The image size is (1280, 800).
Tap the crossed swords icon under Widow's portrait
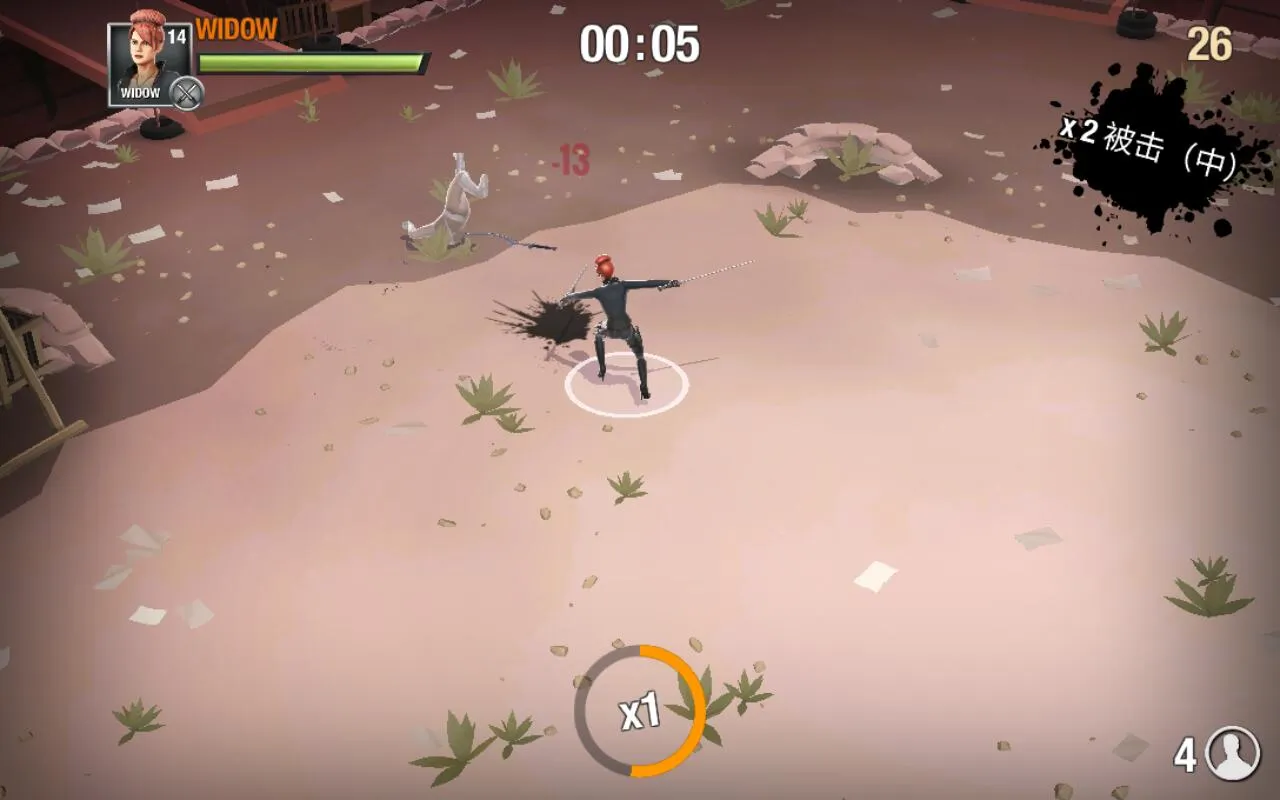pos(186,94)
